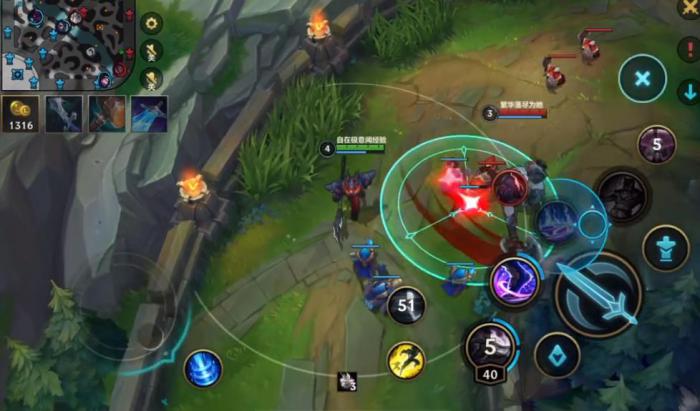Tap the small purple ability showing 5

657,145
